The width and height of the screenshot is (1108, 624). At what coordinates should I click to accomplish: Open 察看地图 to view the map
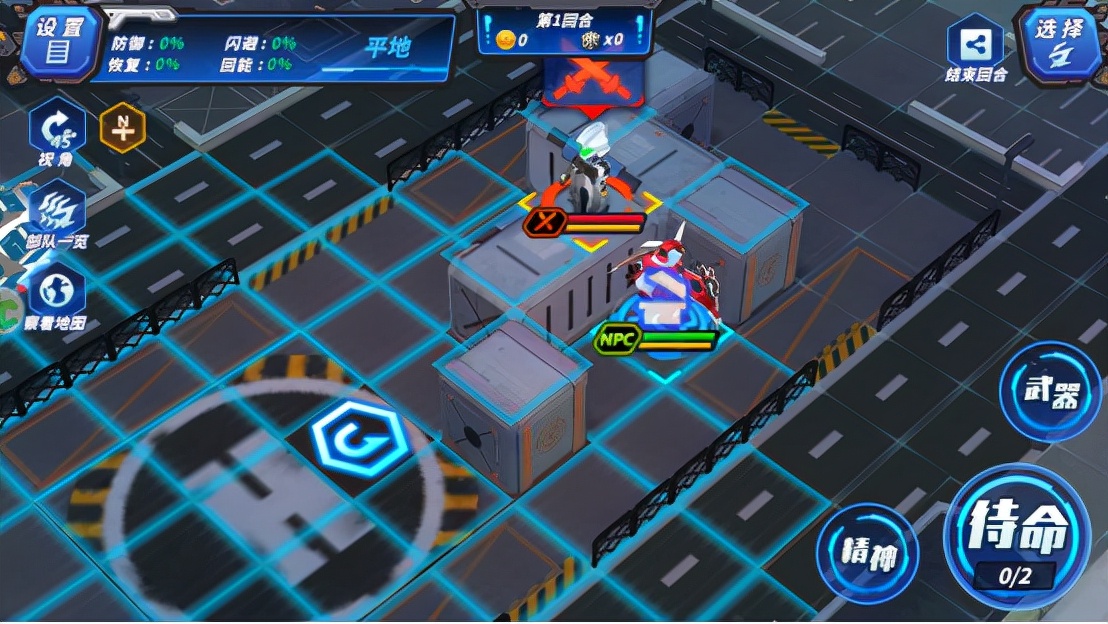click(x=57, y=298)
